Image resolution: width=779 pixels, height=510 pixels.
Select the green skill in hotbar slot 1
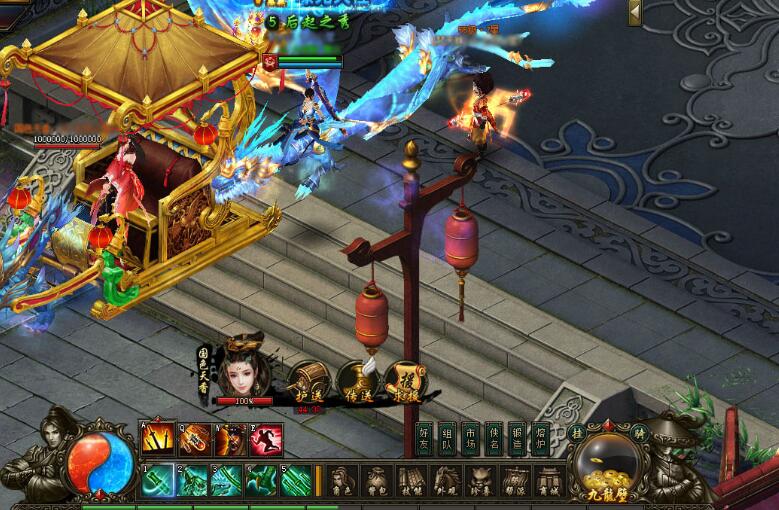[158, 481]
